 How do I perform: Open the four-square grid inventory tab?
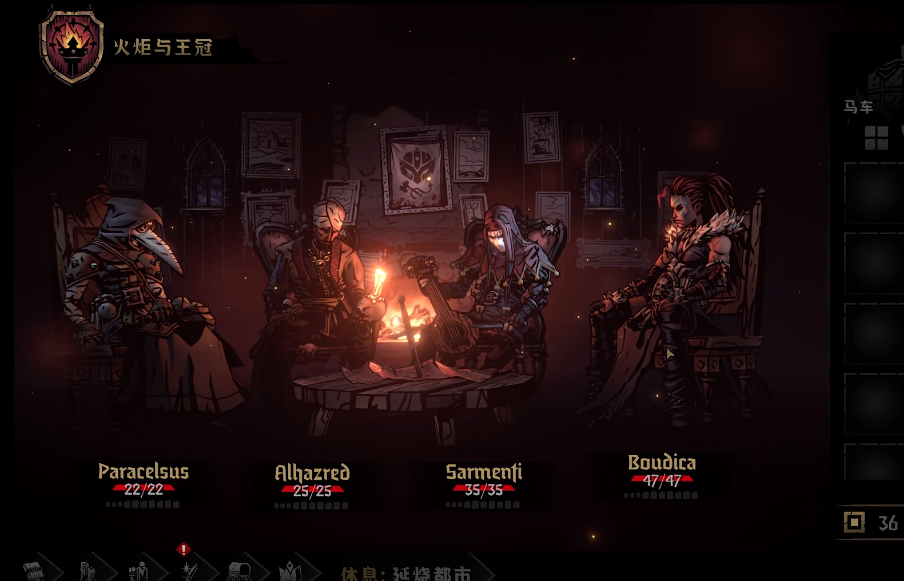(x=876, y=138)
